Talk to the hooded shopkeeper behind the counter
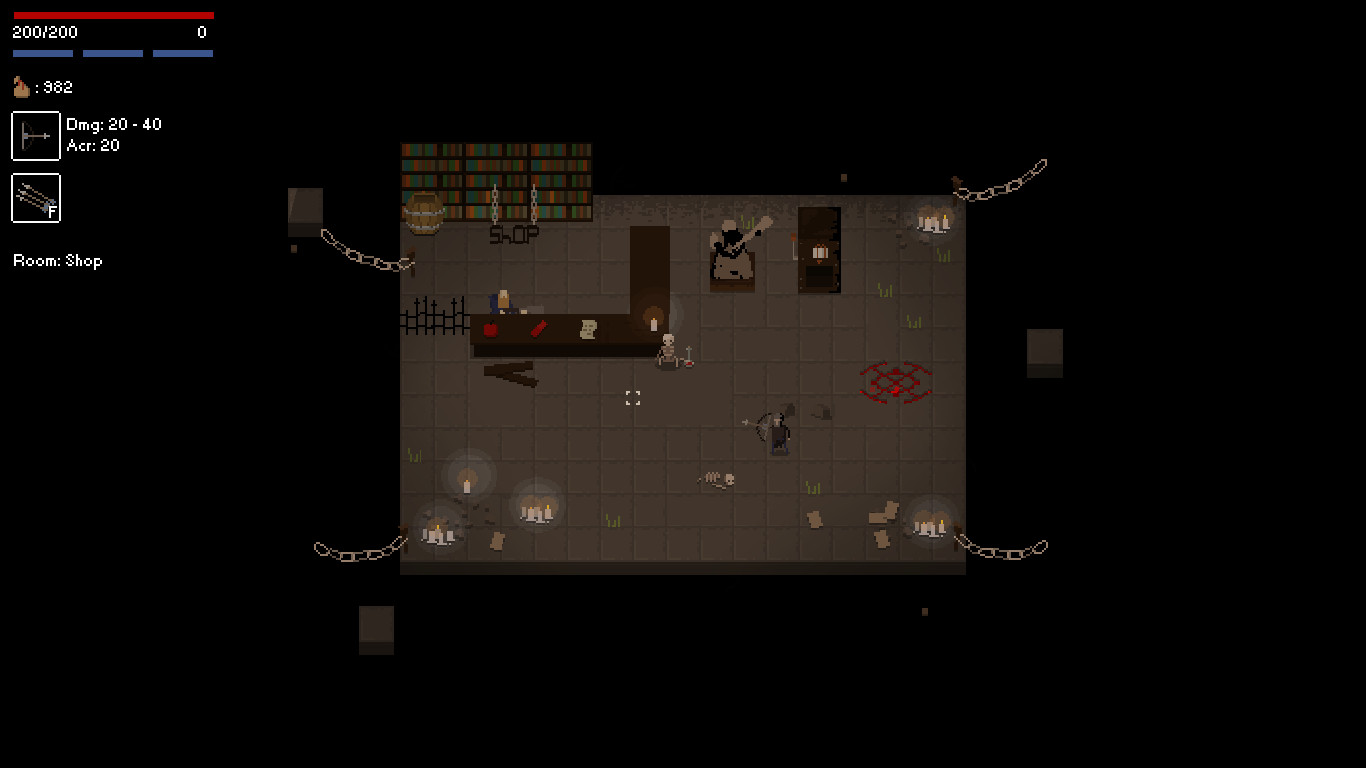The width and height of the screenshot is (1366, 768). coord(503,298)
